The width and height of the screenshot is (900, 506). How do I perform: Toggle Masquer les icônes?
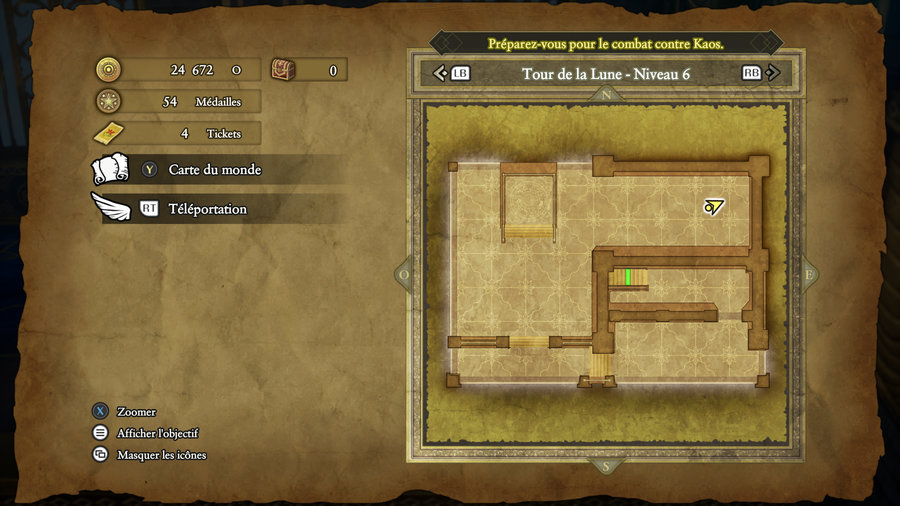click(161, 455)
